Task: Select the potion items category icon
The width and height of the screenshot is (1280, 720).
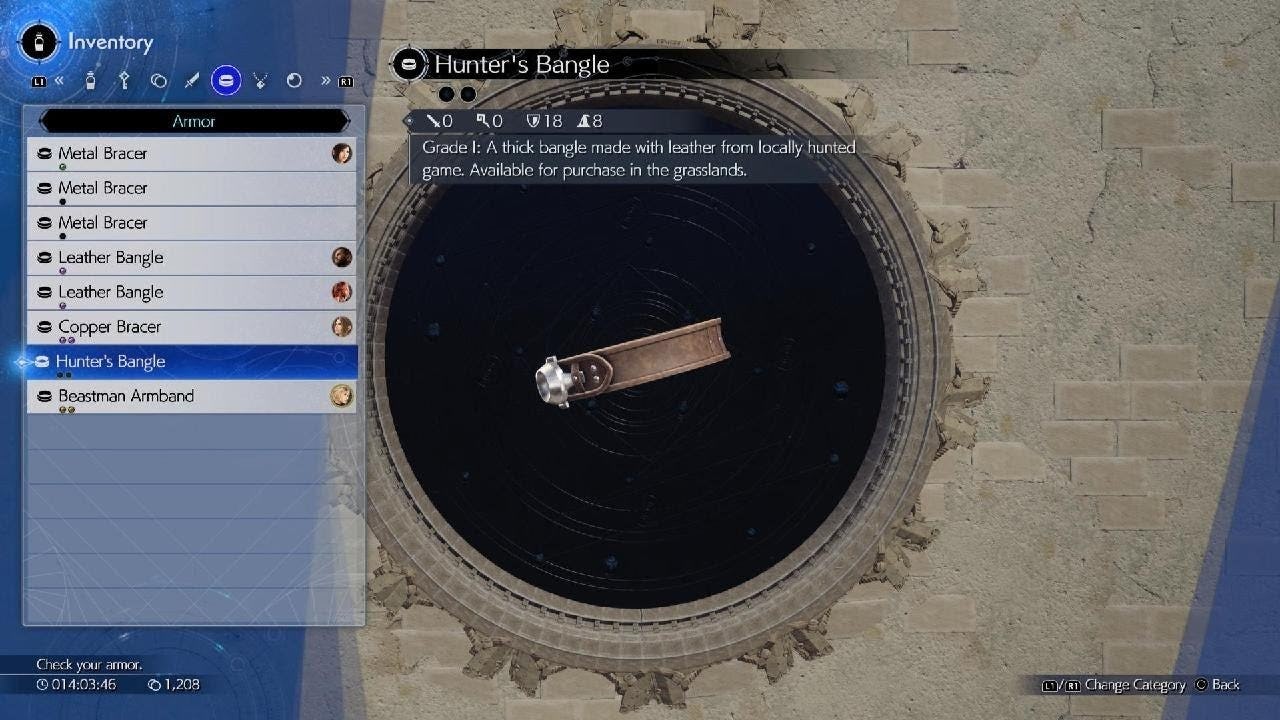Action: (90, 80)
